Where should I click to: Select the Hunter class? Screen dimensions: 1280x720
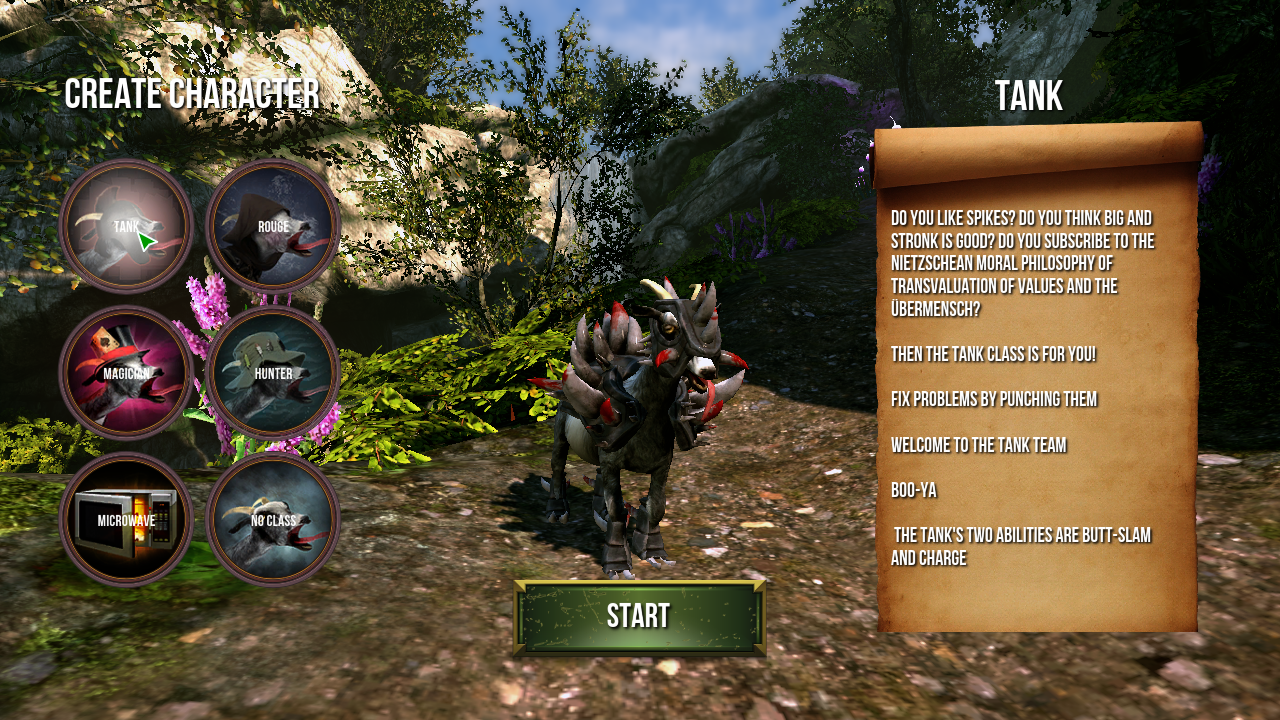(273, 373)
